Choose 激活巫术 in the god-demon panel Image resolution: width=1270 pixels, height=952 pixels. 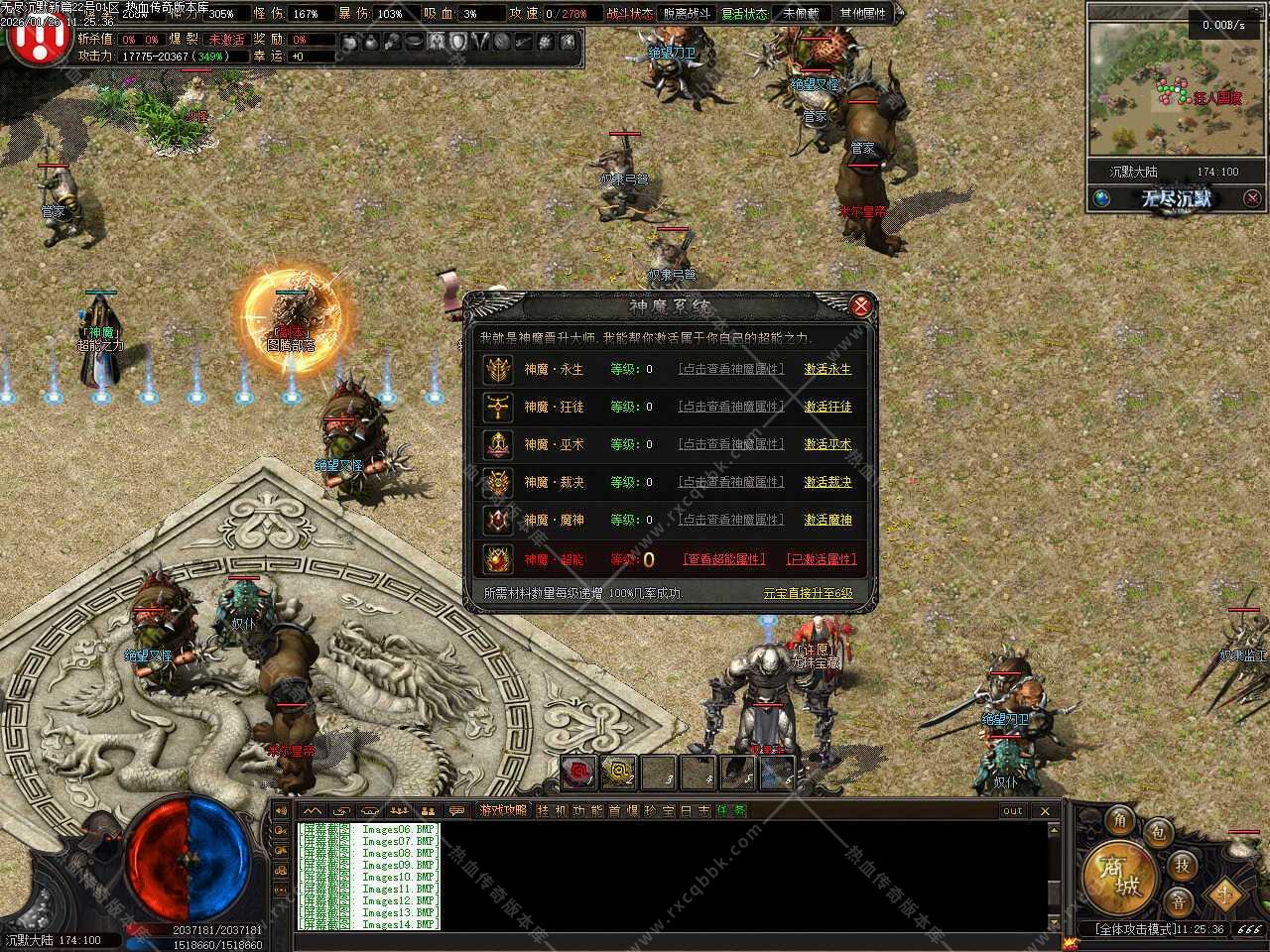click(x=827, y=444)
